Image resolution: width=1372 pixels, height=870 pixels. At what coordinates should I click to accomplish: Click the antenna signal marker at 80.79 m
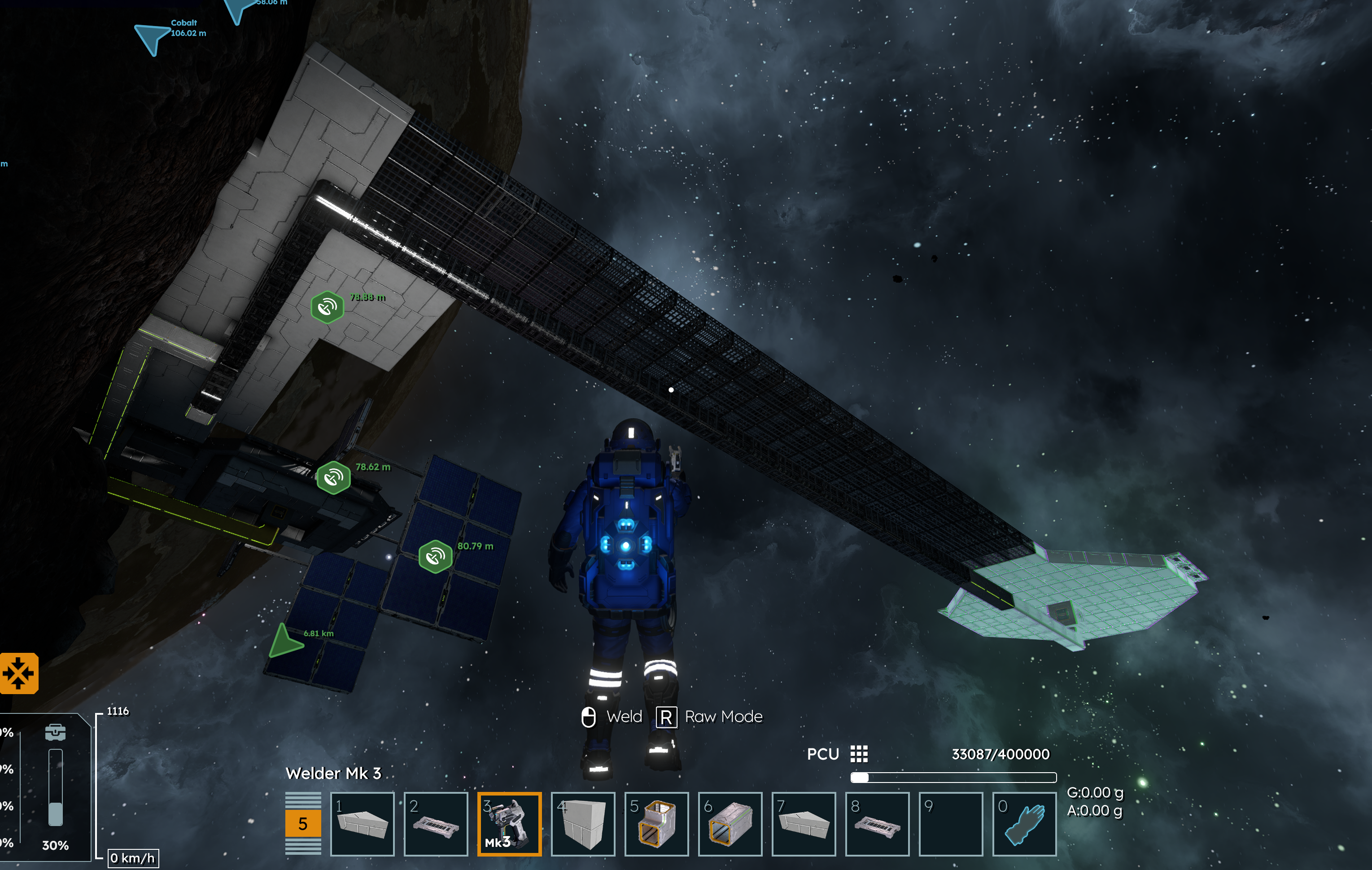click(x=435, y=556)
